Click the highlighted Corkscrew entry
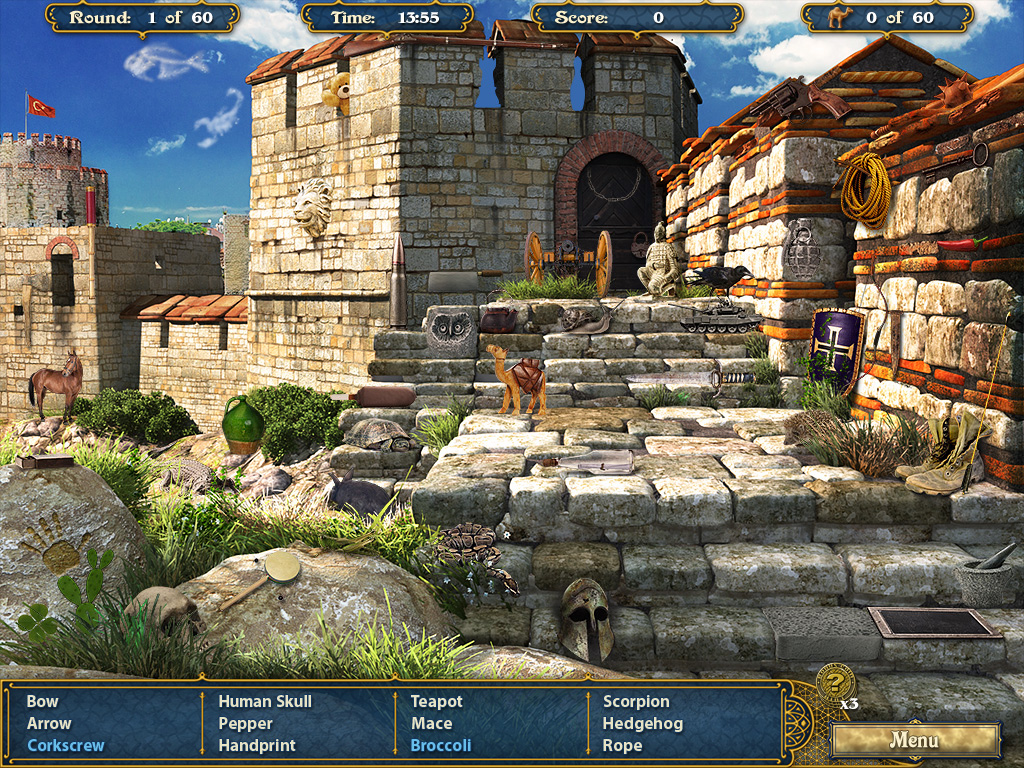The image size is (1024, 768). [66, 746]
